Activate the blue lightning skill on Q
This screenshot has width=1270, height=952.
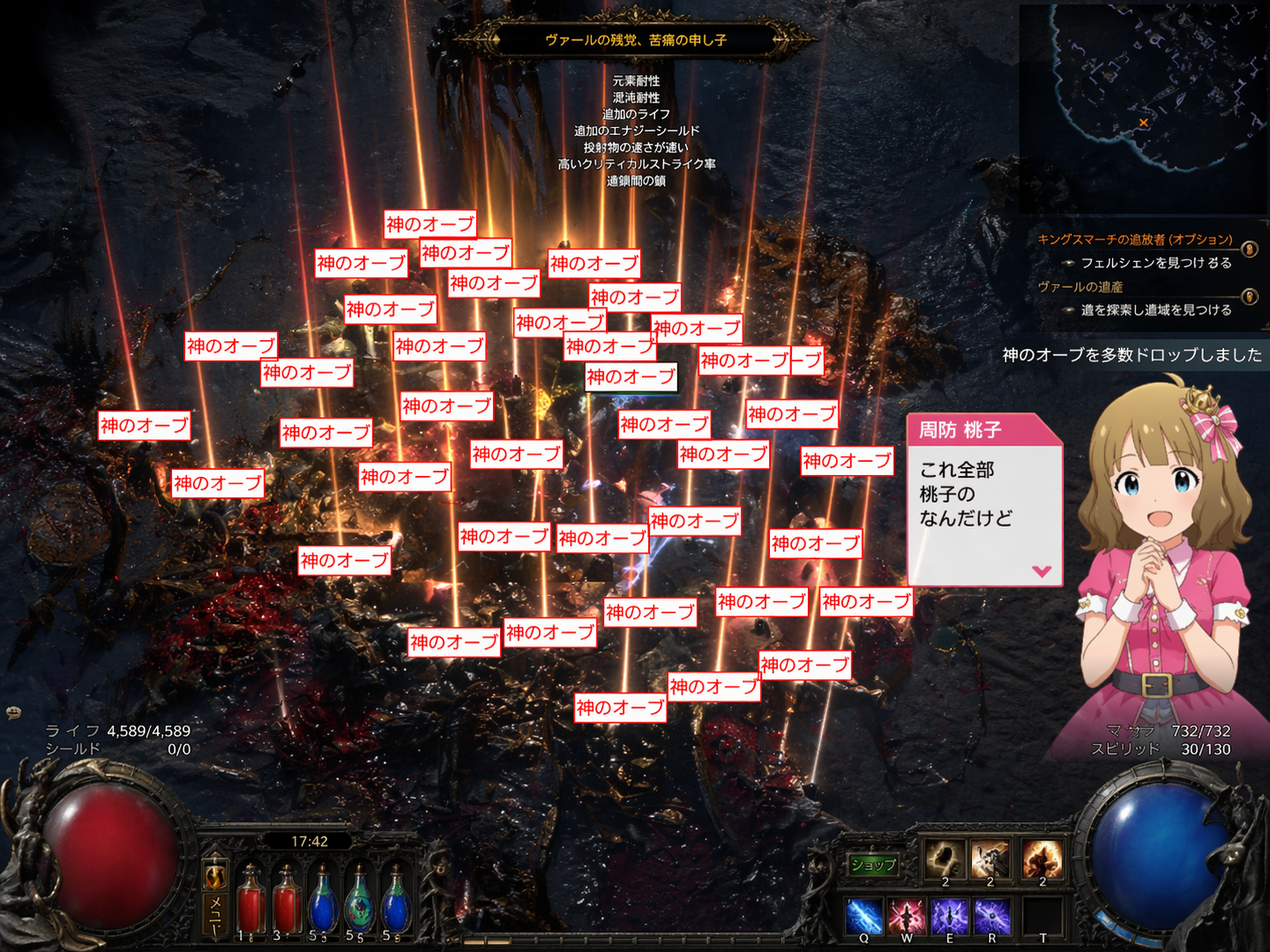pyautogui.click(x=864, y=917)
